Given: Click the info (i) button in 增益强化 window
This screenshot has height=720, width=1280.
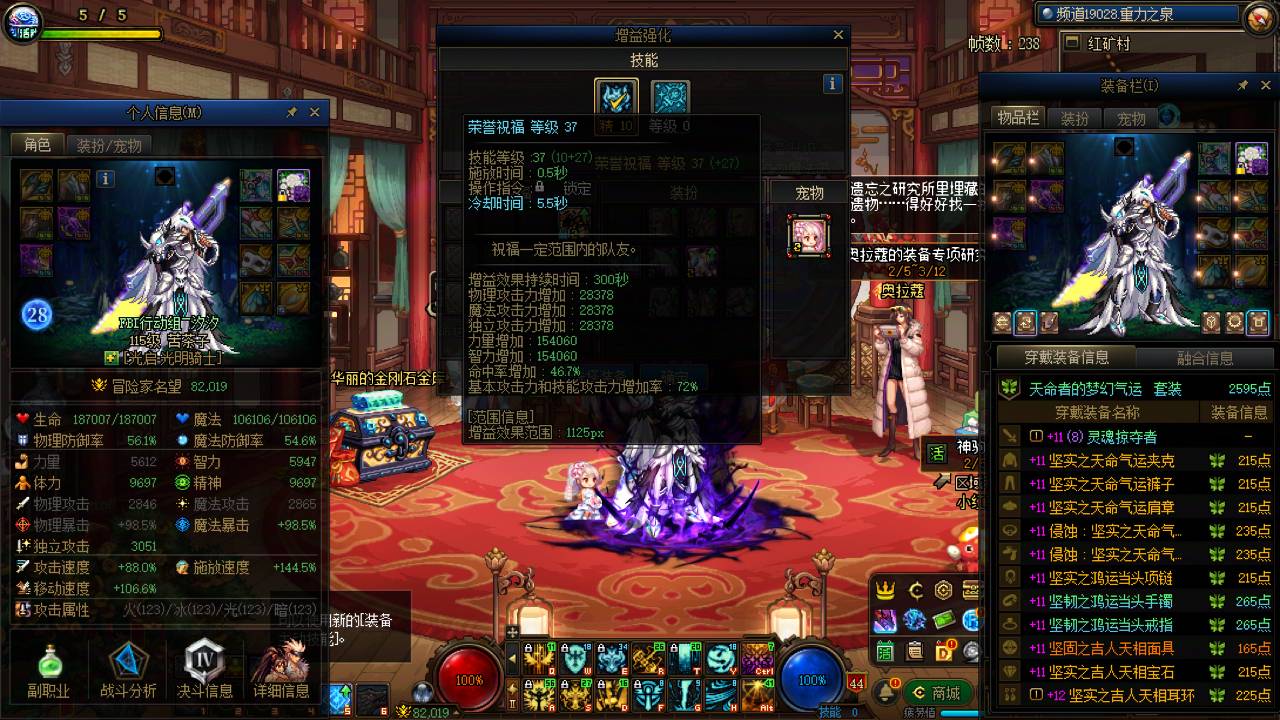Looking at the screenshot, I should pos(832,84).
